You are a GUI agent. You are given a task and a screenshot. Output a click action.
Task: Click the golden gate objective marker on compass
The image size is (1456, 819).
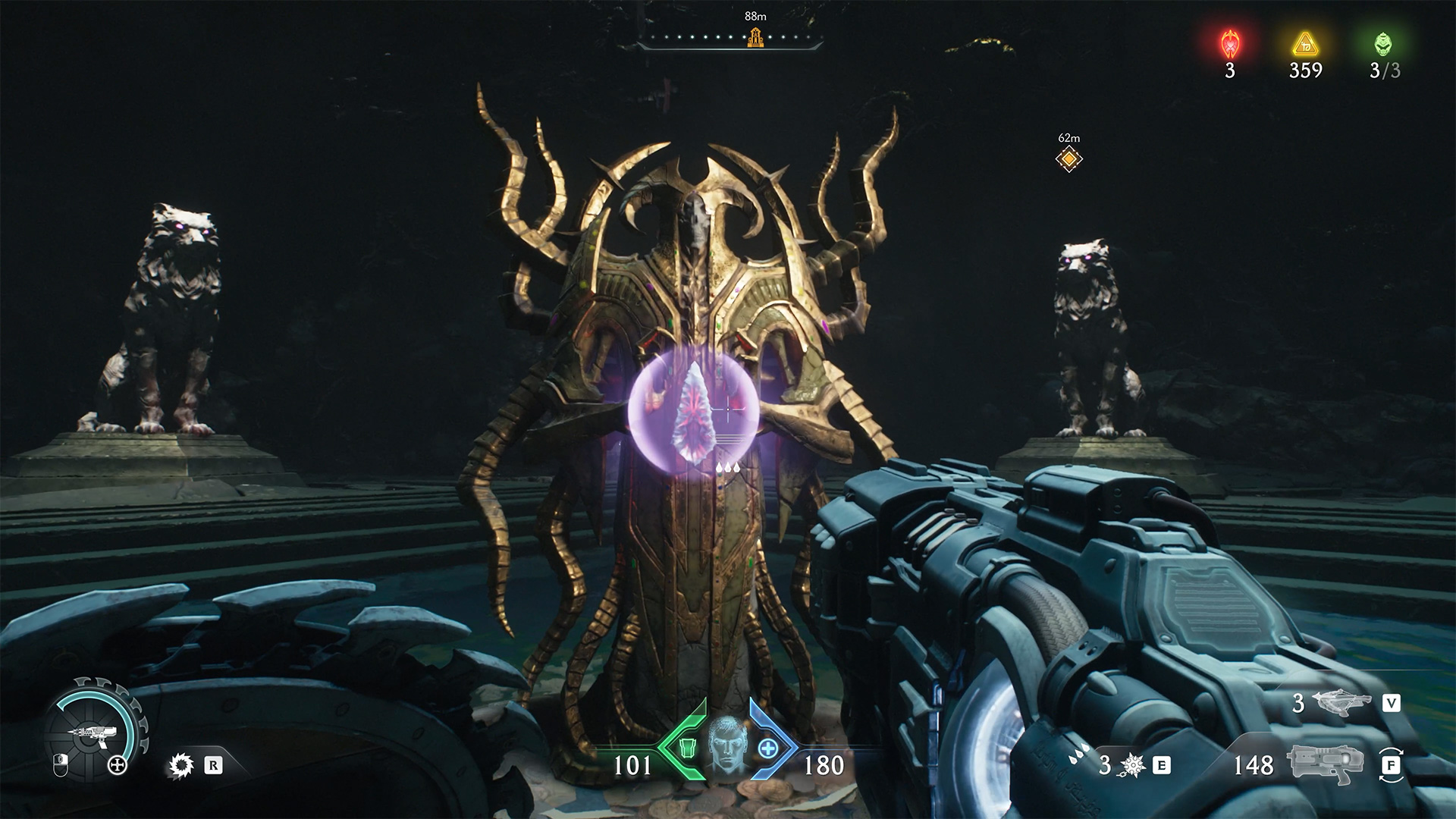[x=755, y=36]
